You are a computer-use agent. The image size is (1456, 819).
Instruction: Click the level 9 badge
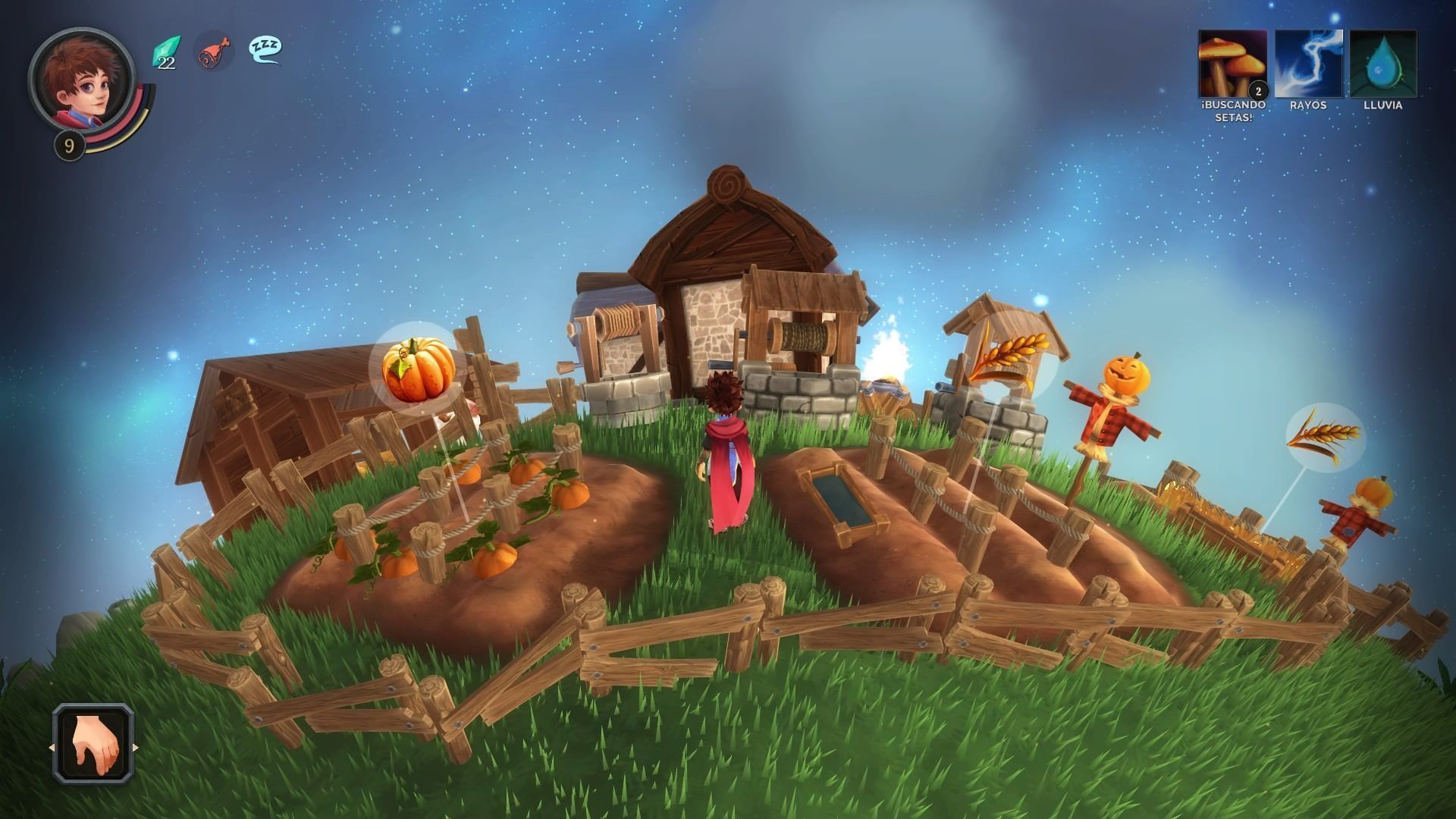click(70, 144)
